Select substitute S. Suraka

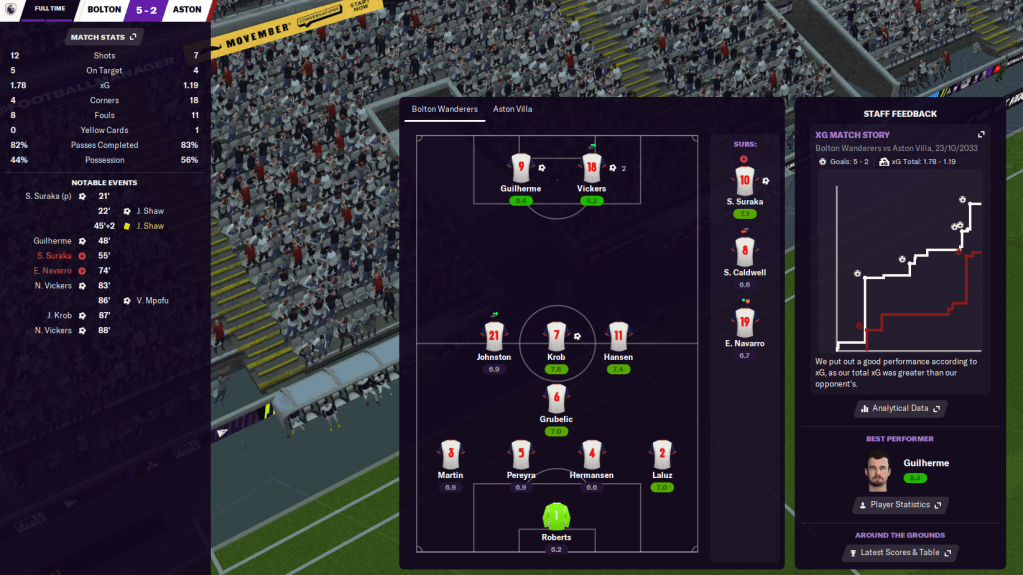point(743,181)
